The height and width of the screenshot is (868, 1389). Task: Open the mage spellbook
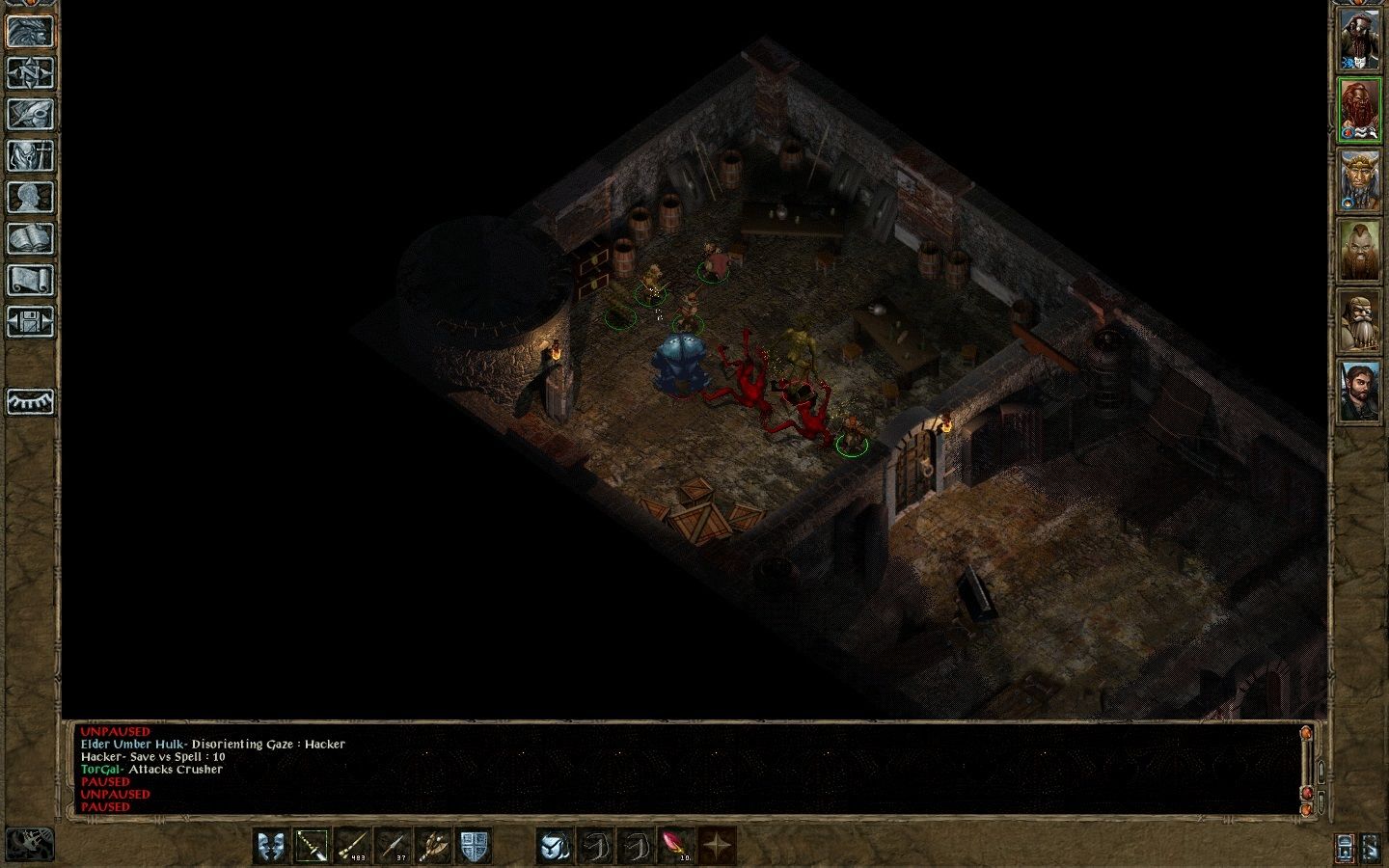(30, 238)
